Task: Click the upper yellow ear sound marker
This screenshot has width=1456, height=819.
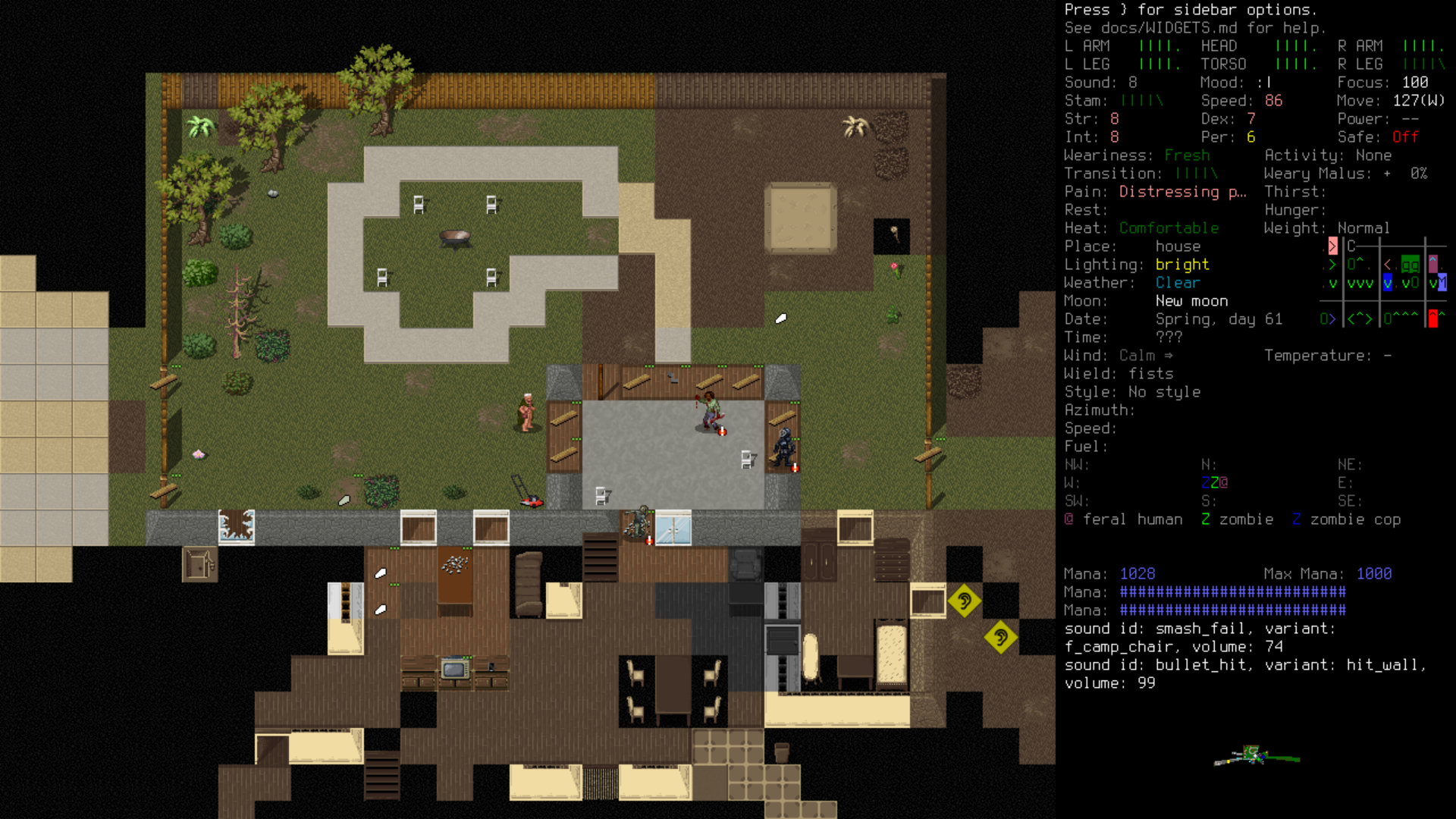Action: (x=965, y=602)
